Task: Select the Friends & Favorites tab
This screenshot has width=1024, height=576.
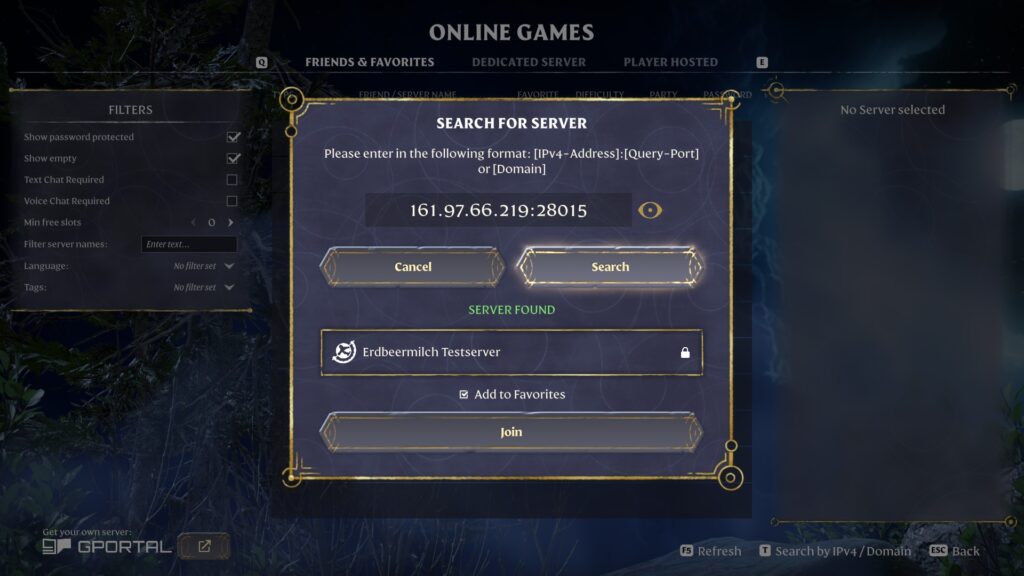Action: click(x=369, y=62)
